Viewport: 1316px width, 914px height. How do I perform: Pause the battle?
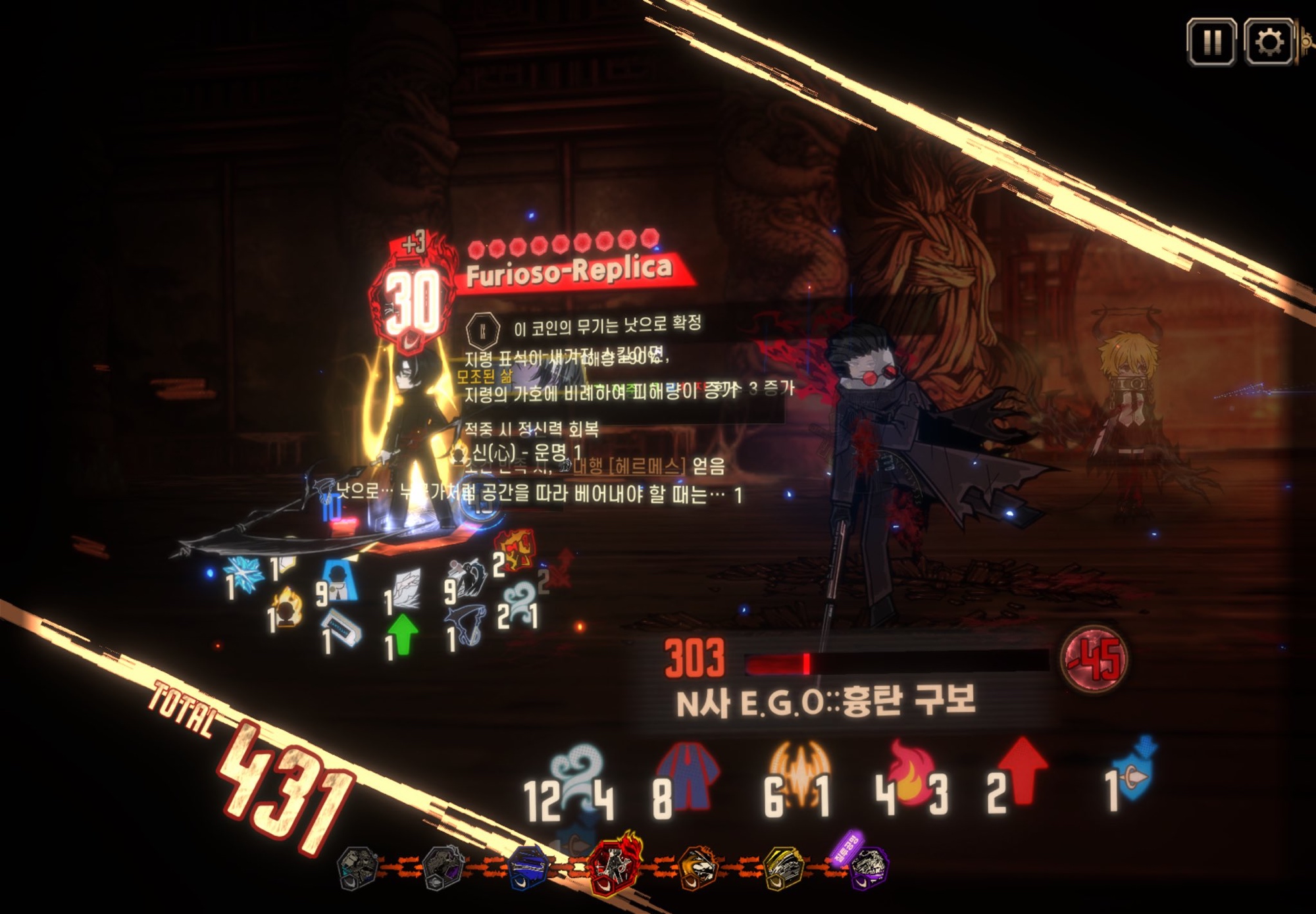pos(1211,42)
